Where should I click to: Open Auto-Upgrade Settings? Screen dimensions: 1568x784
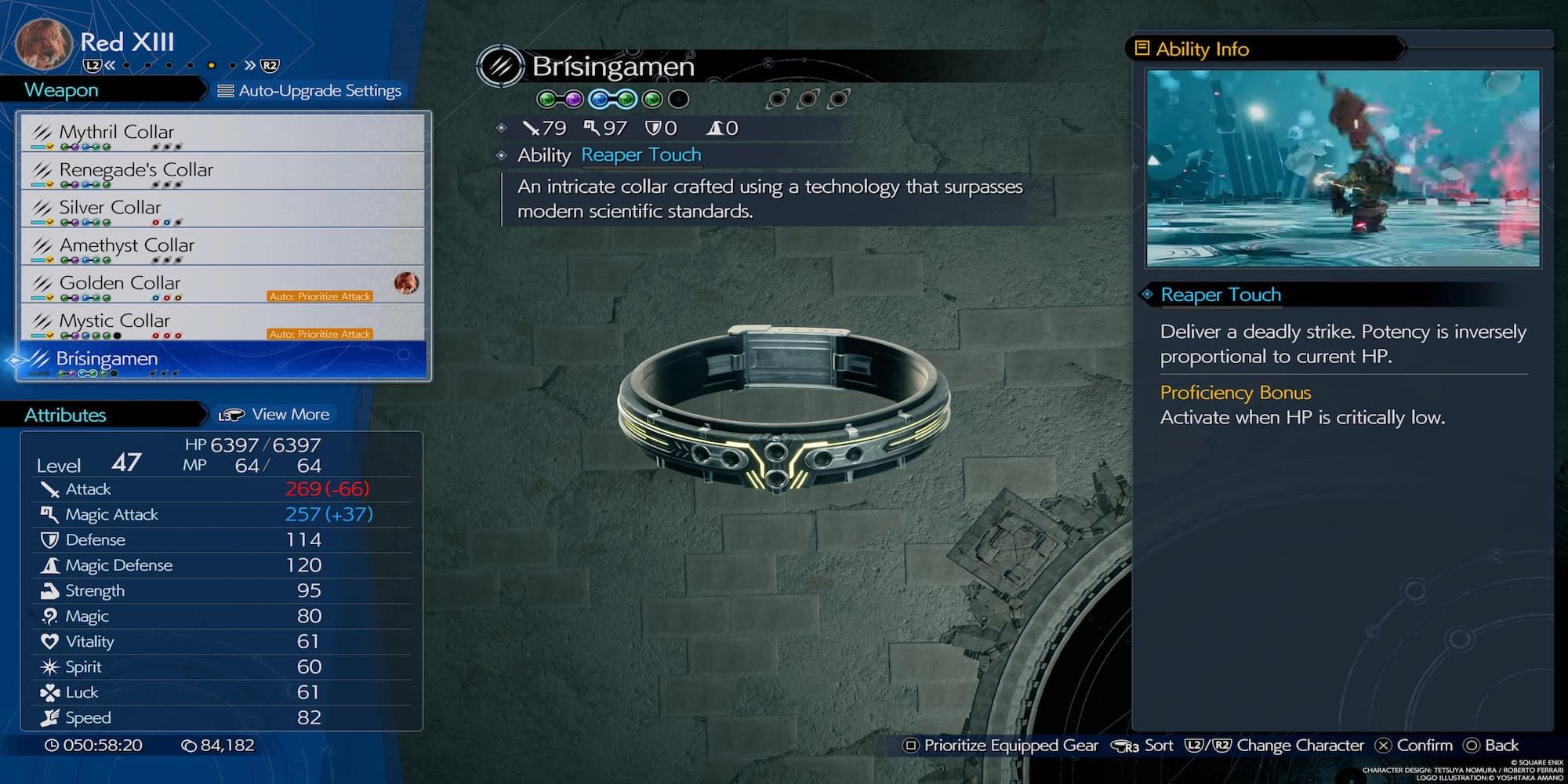click(x=310, y=91)
